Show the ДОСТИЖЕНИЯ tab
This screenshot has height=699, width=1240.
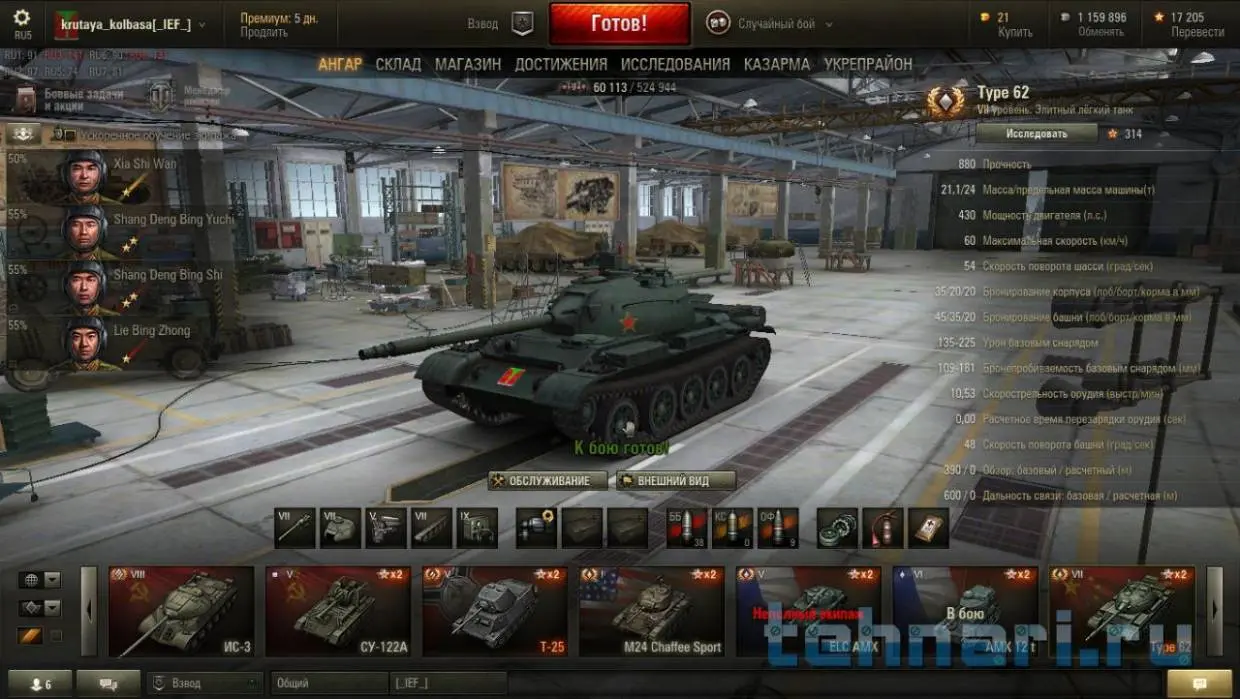click(561, 64)
